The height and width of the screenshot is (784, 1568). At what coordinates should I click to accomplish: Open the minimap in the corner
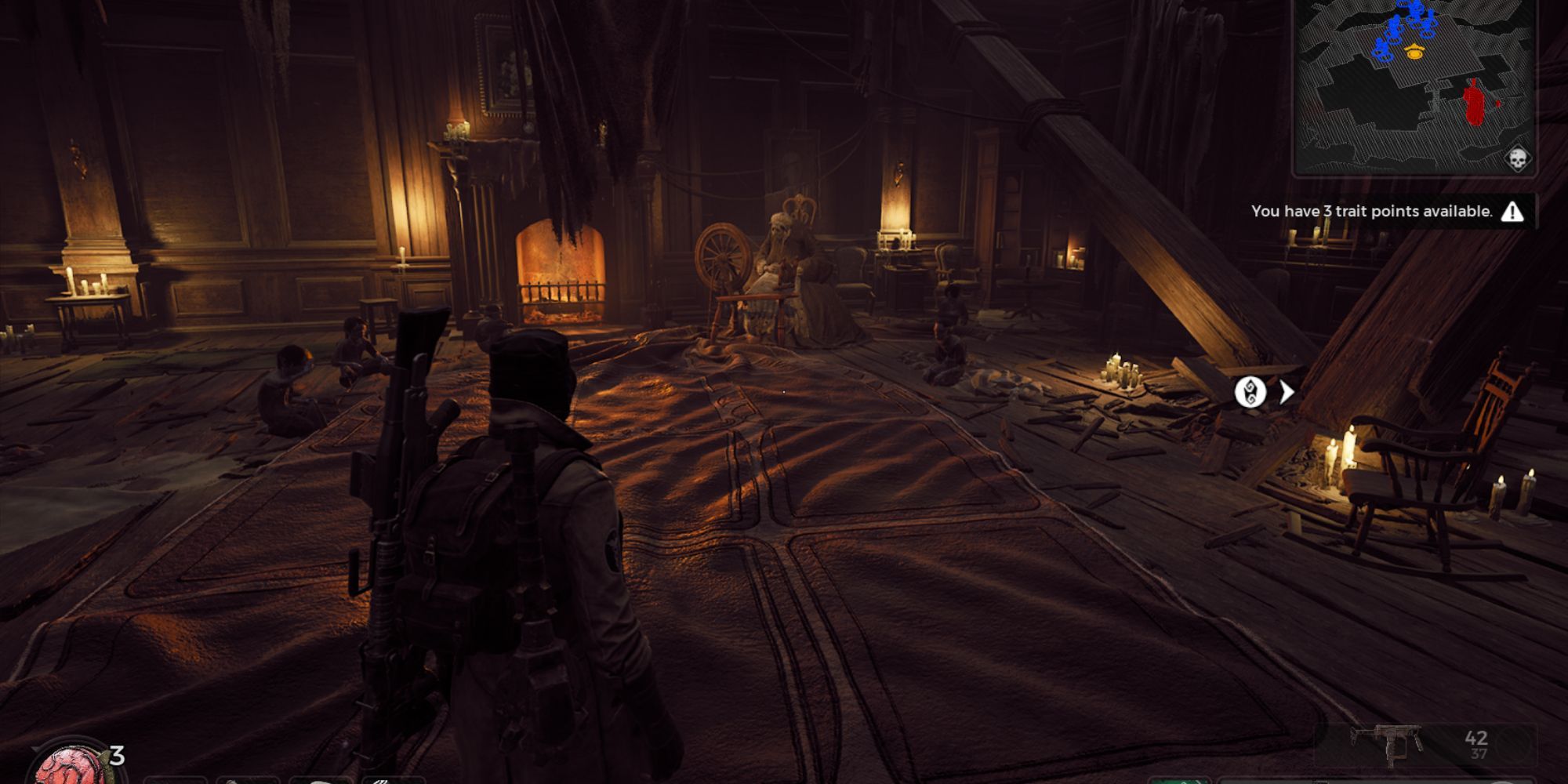point(1414,86)
